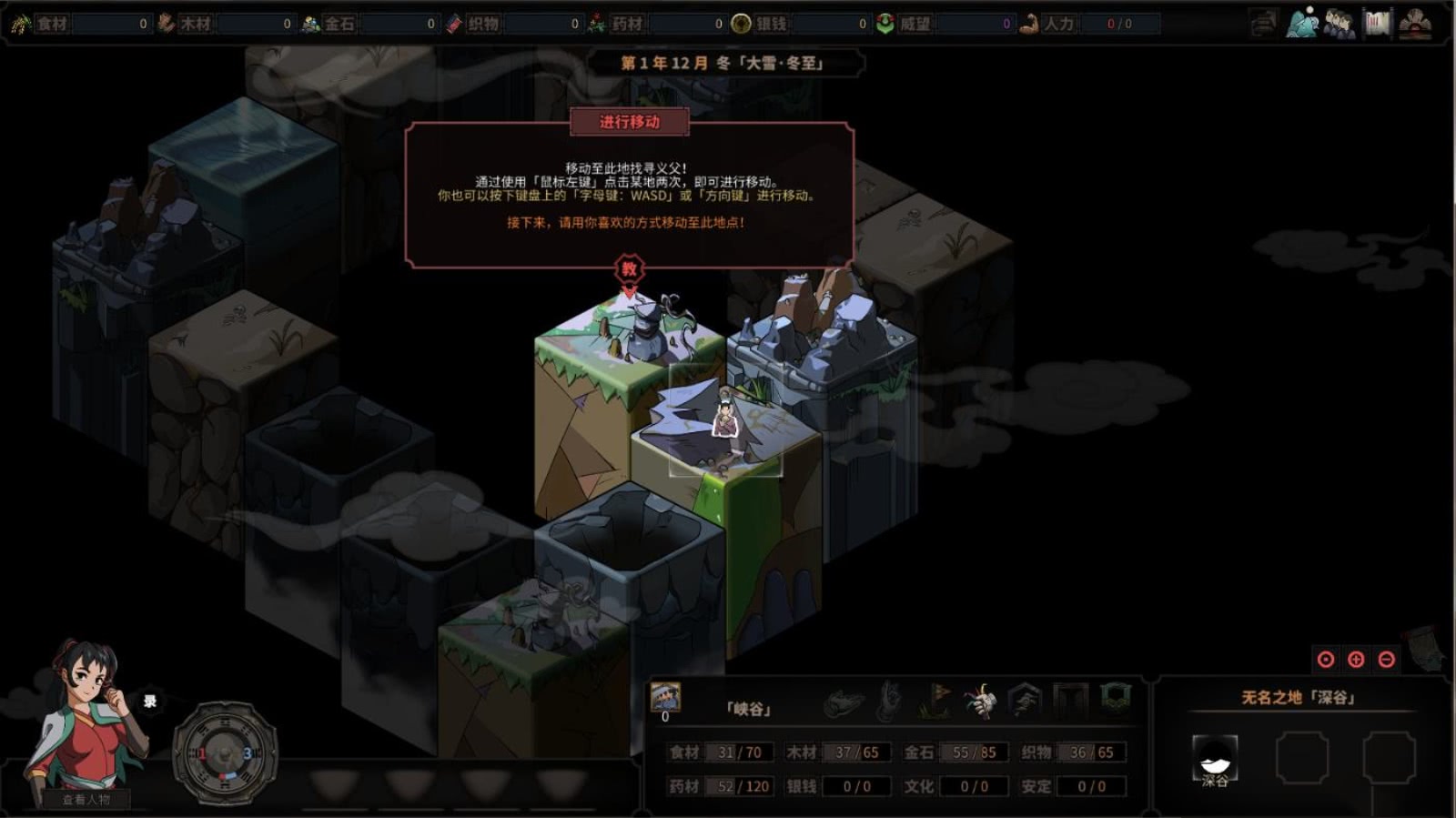Select the highlighted tile with the player character
1456x818 pixels.
coord(725,420)
